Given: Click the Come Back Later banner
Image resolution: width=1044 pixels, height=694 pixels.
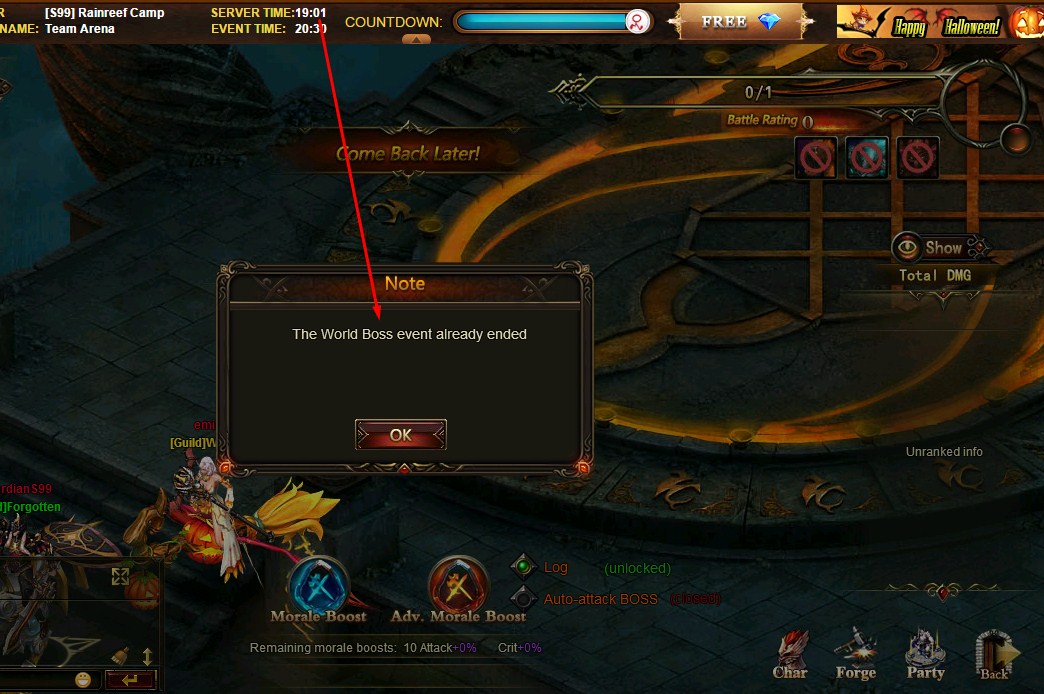Looking at the screenshot, I should pos(408,154).
